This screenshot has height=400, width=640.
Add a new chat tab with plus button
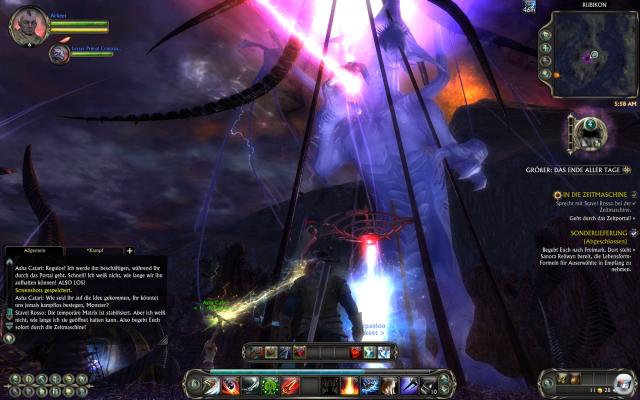coord(129,250)
